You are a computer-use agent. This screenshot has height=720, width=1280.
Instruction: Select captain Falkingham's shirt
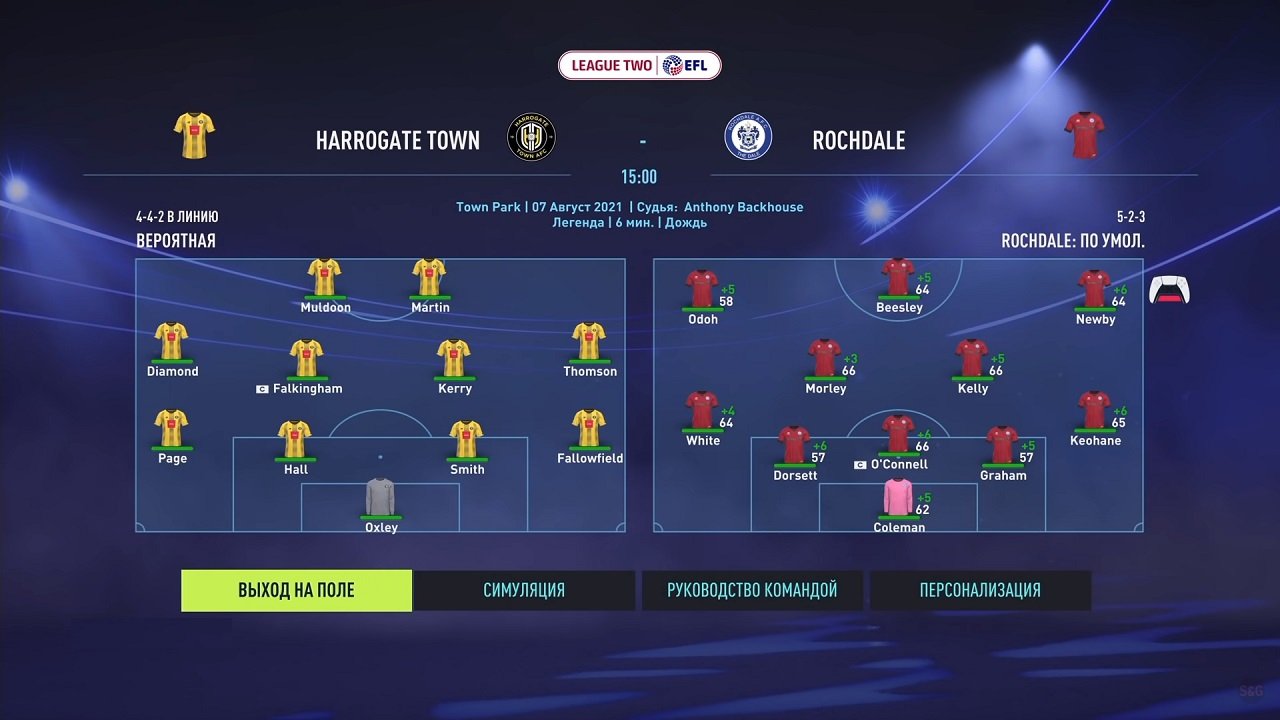[x=306, y=359]
